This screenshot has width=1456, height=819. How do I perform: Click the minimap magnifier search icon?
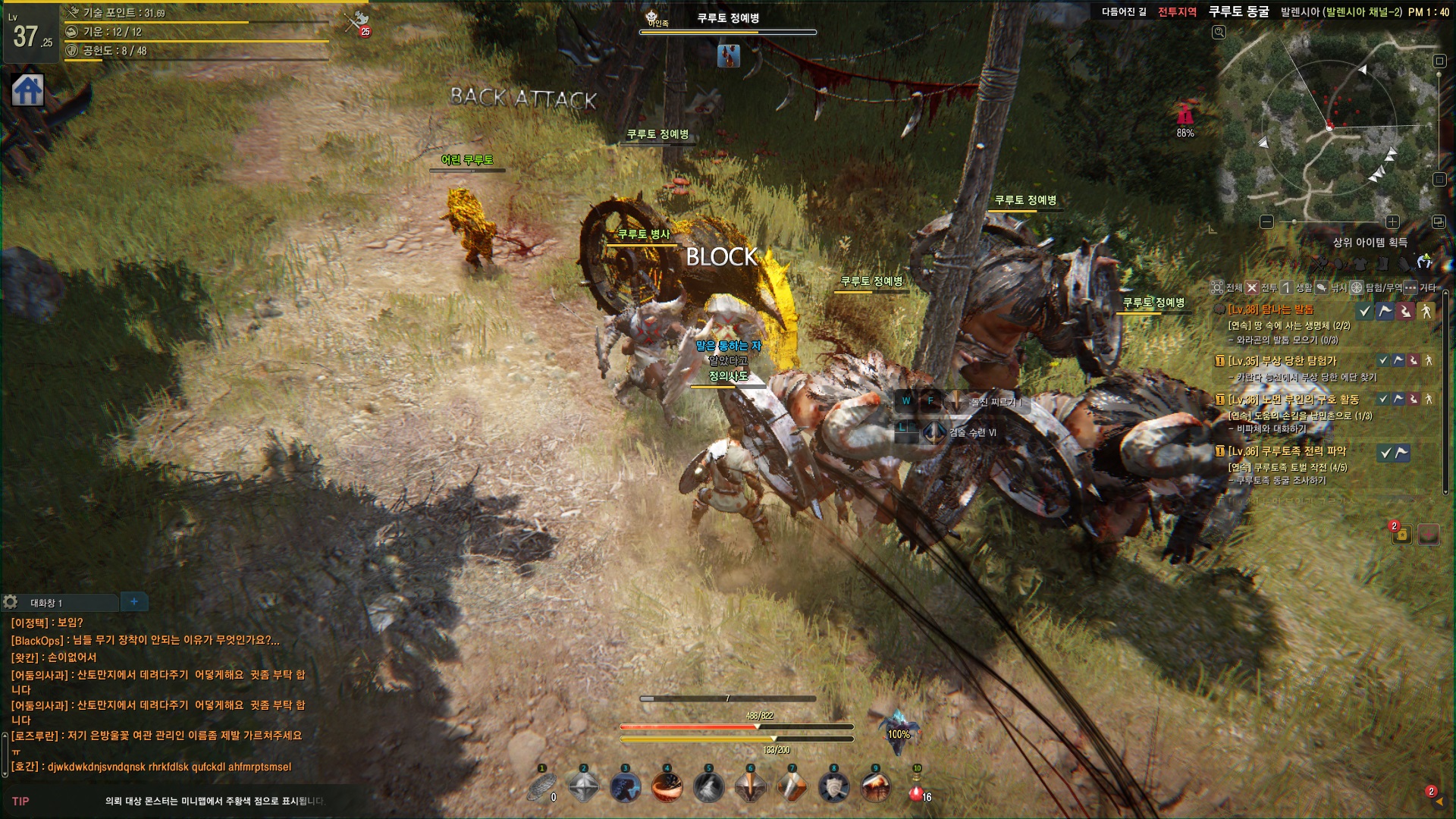tap(1219, 32)
